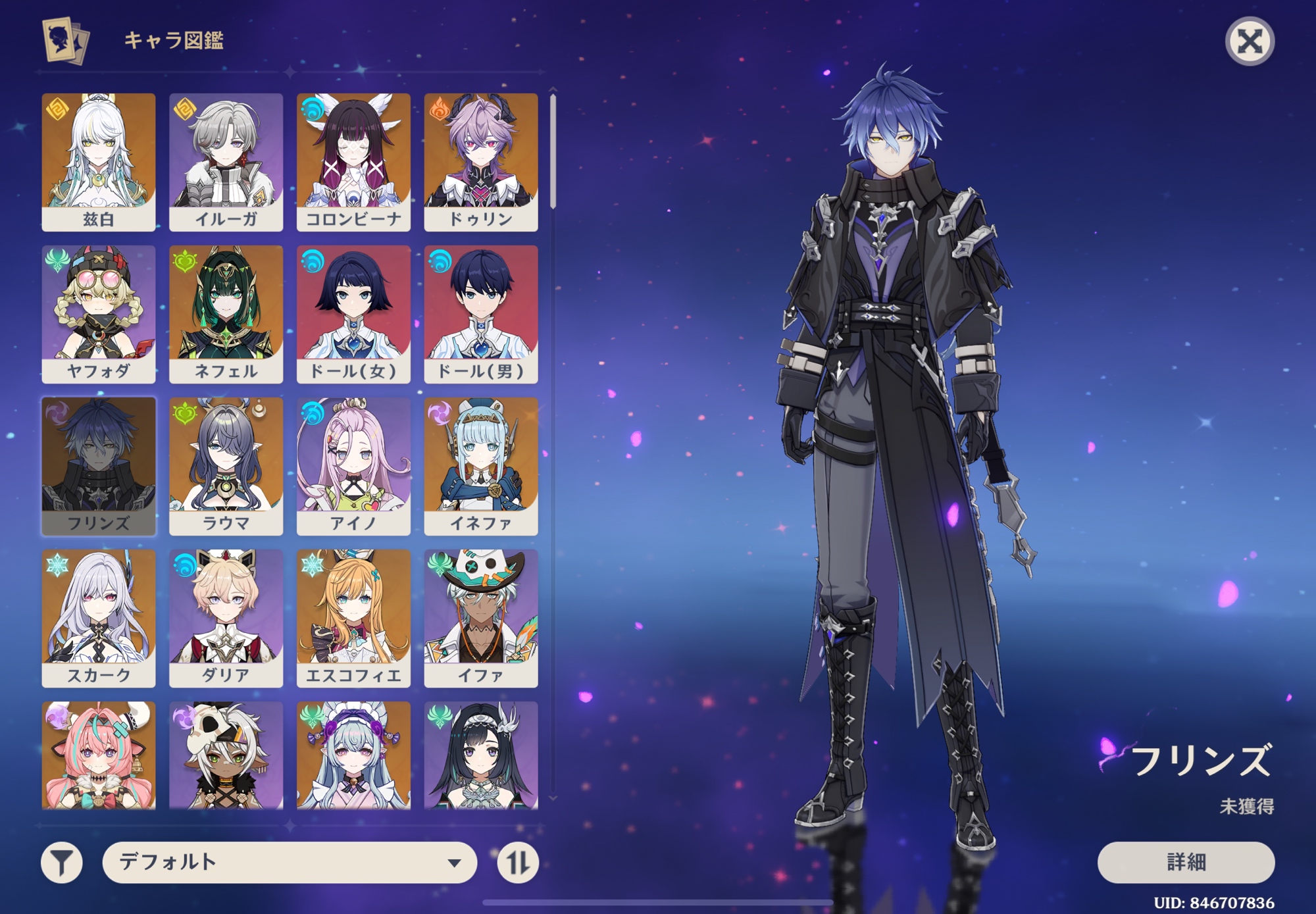Select the スカーク character card
Screen dimensions: 1316x914
click(x=99, y=618)
